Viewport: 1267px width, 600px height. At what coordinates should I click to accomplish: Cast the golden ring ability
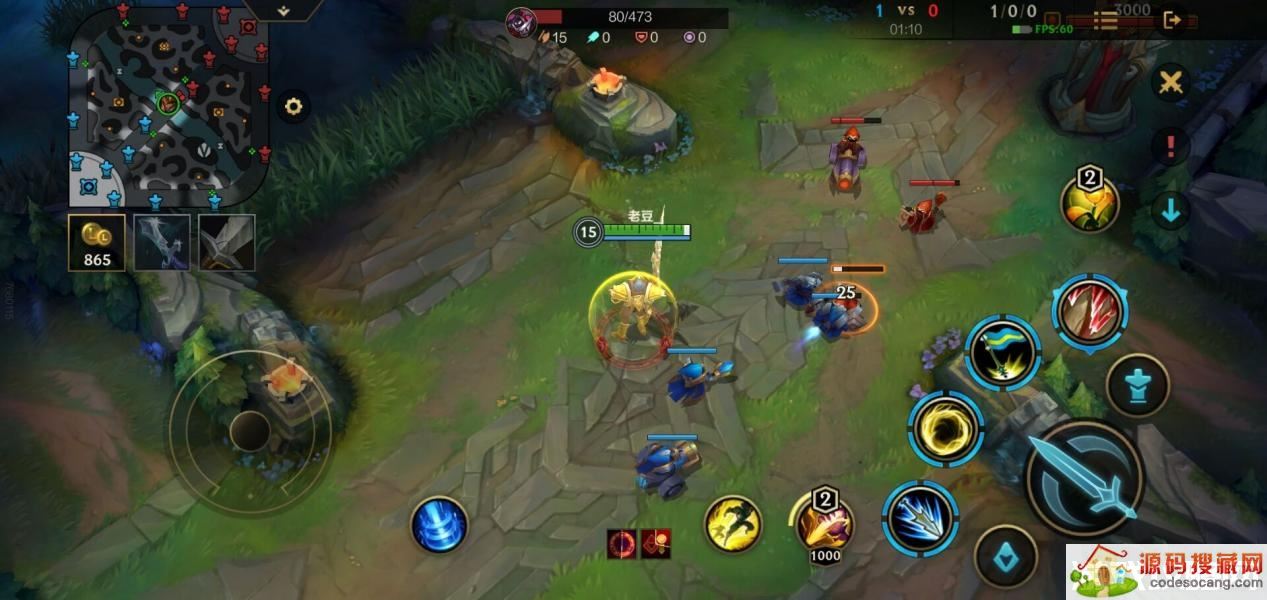click(946, 429)
